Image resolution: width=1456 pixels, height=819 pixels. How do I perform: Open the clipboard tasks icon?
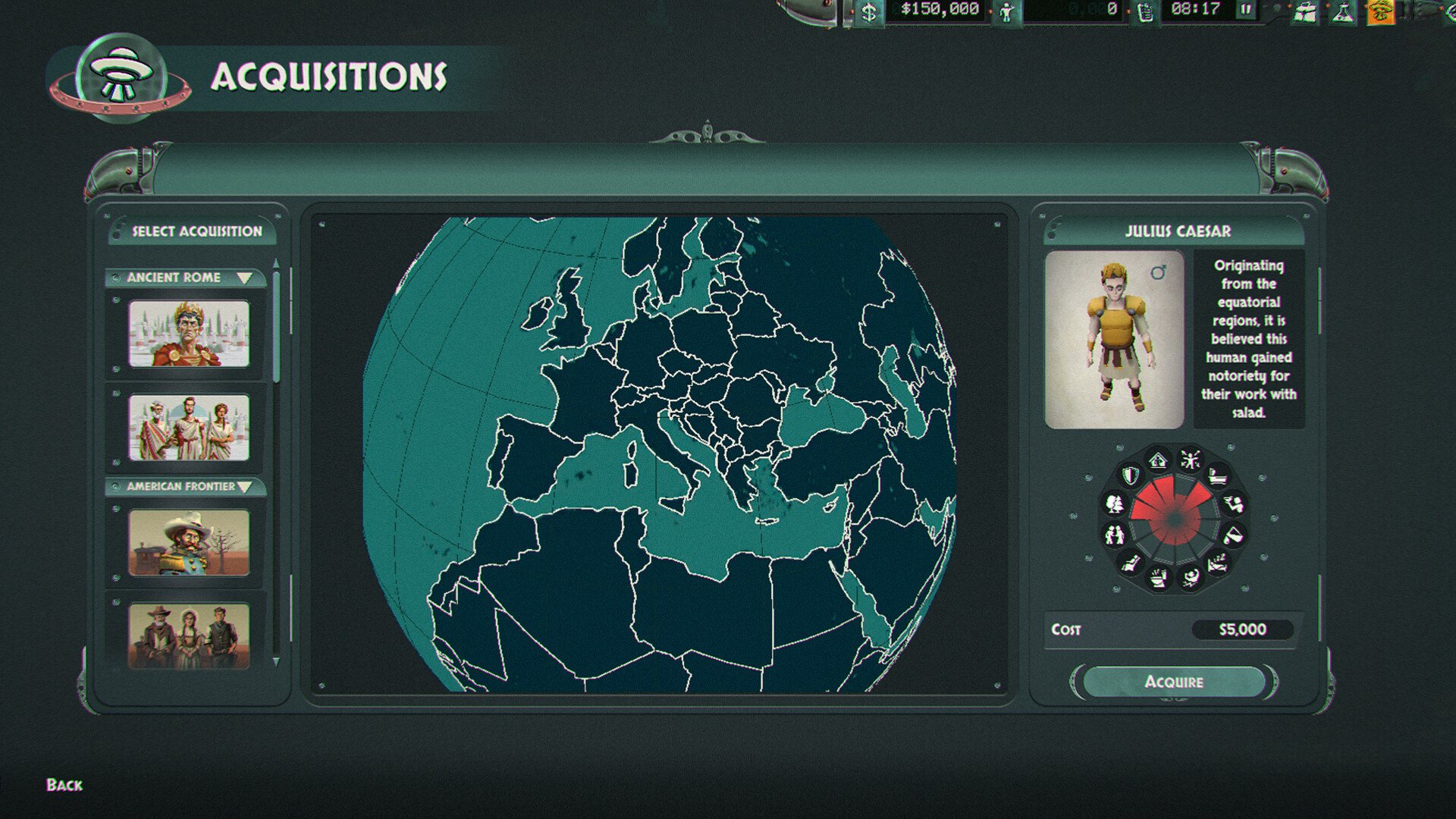[x=1145, y=12]
